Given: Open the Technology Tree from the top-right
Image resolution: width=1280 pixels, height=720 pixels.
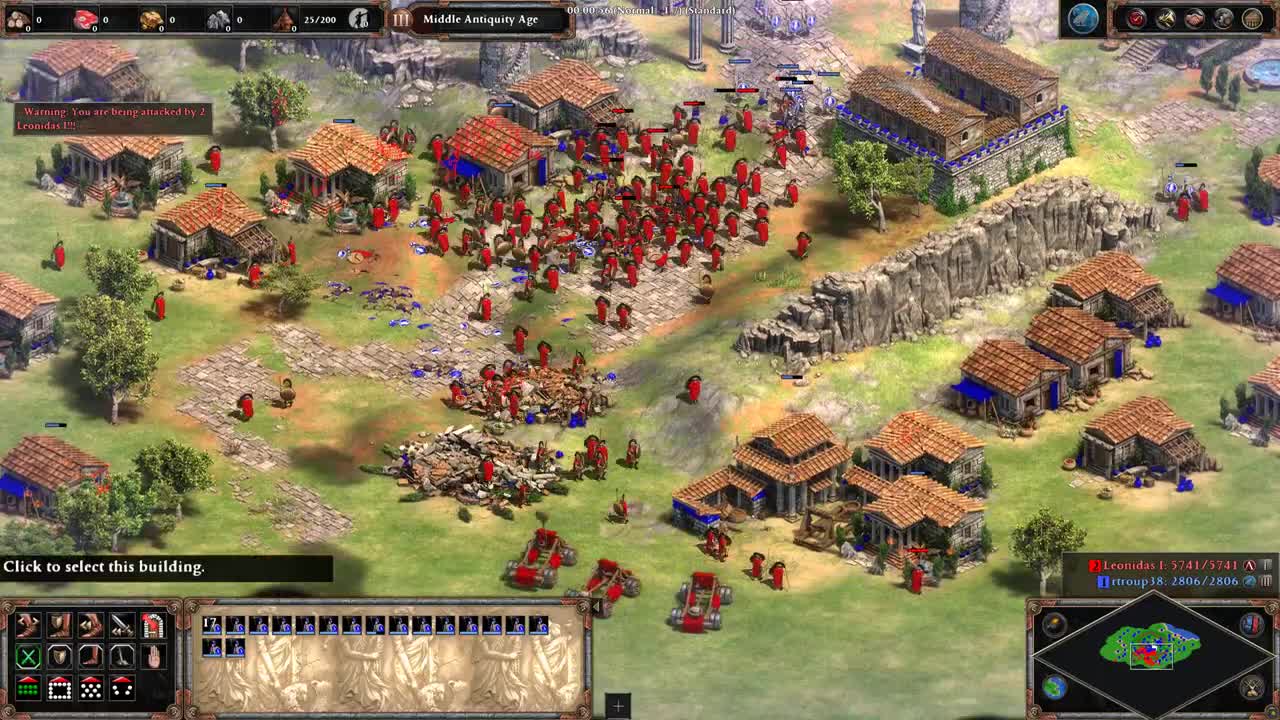Looking at the screenshot, I should (x=1253, y=17).
